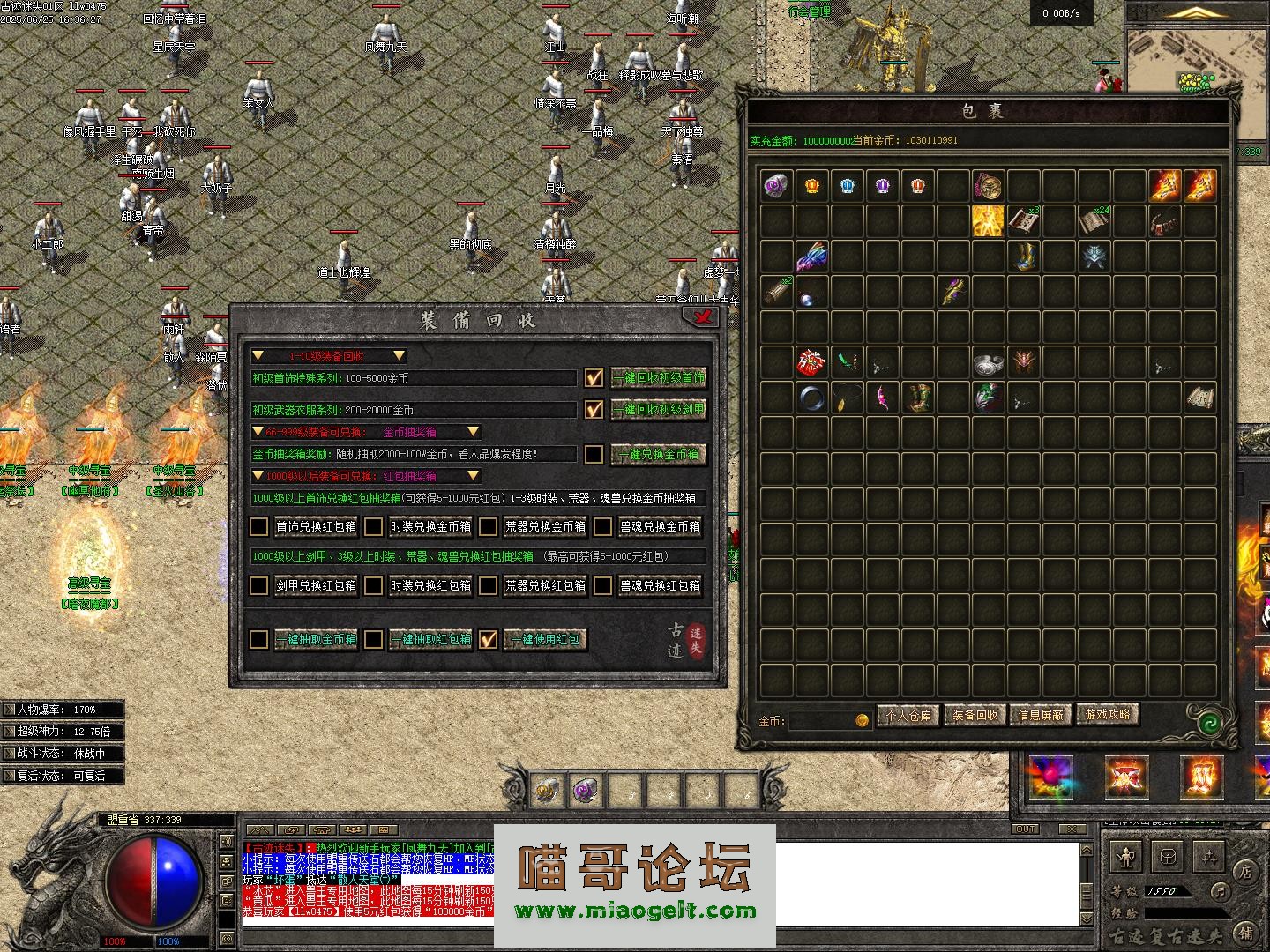Image resolution: width=1270 pixels, height=952 pixels.
Task: Click 剑甲兑换红包箱 button
Action: click(316, 585)
